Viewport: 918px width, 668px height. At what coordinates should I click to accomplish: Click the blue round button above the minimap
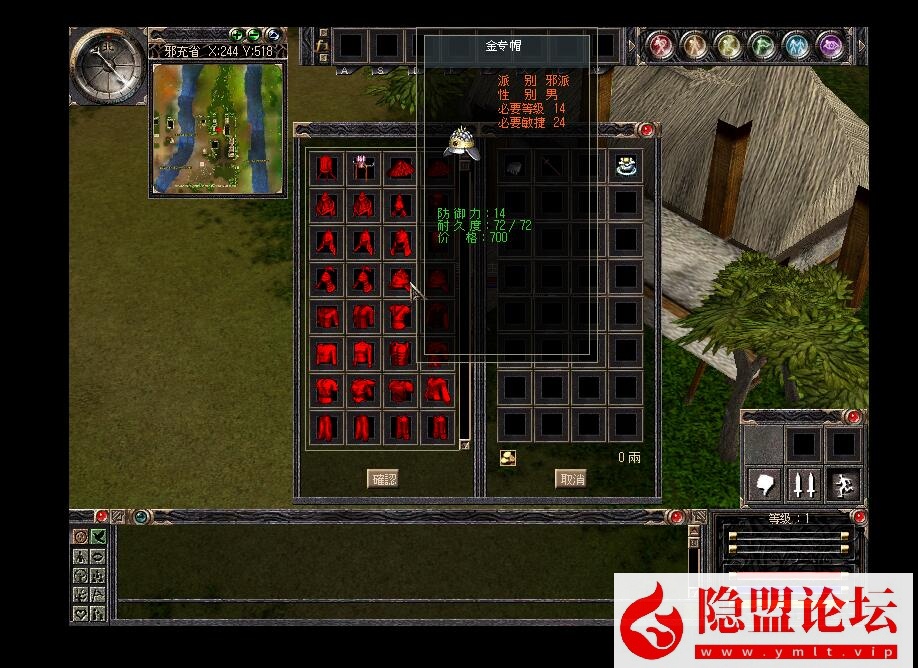tap(272, 35)
